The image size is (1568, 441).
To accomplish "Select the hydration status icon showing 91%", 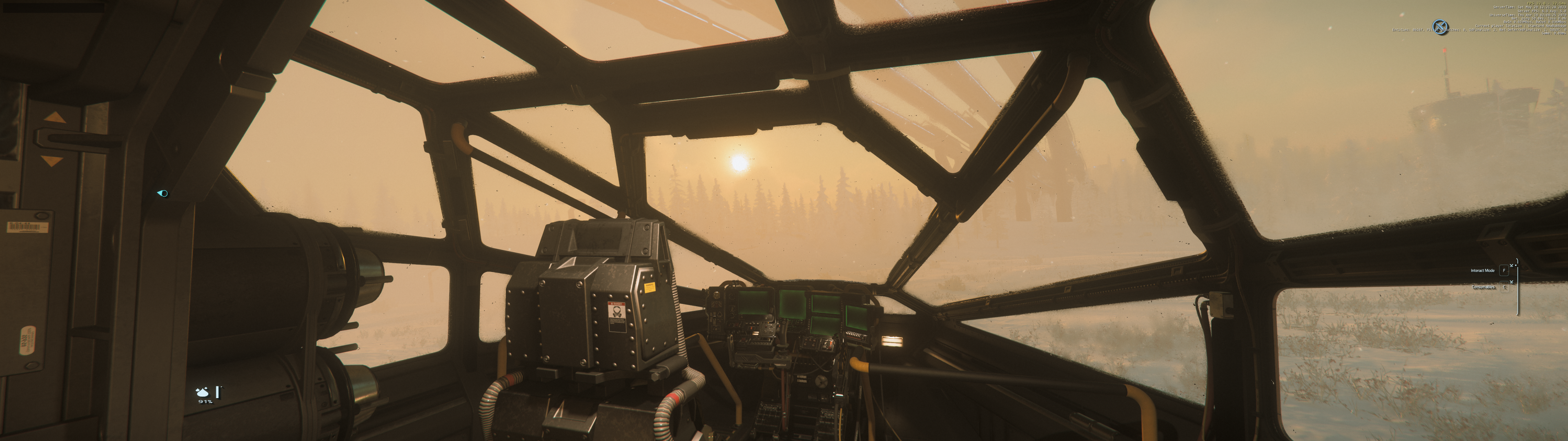I will click(203, 392).
